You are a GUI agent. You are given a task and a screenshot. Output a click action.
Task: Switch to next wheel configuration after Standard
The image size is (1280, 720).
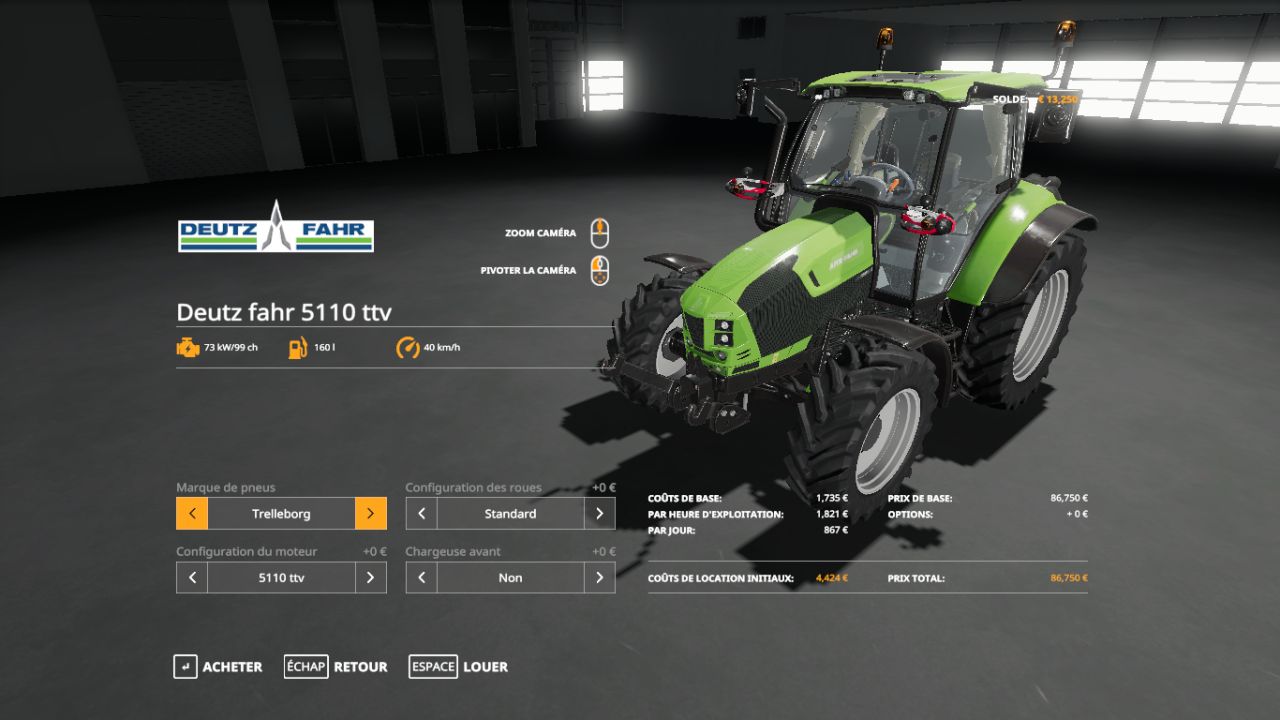[x=599, y=514]
